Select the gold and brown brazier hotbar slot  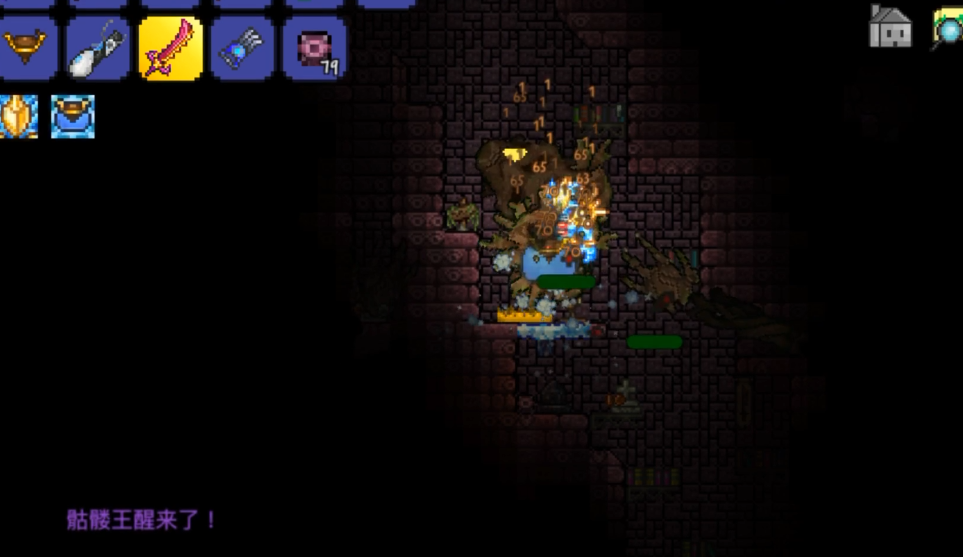tap(26, 49)
